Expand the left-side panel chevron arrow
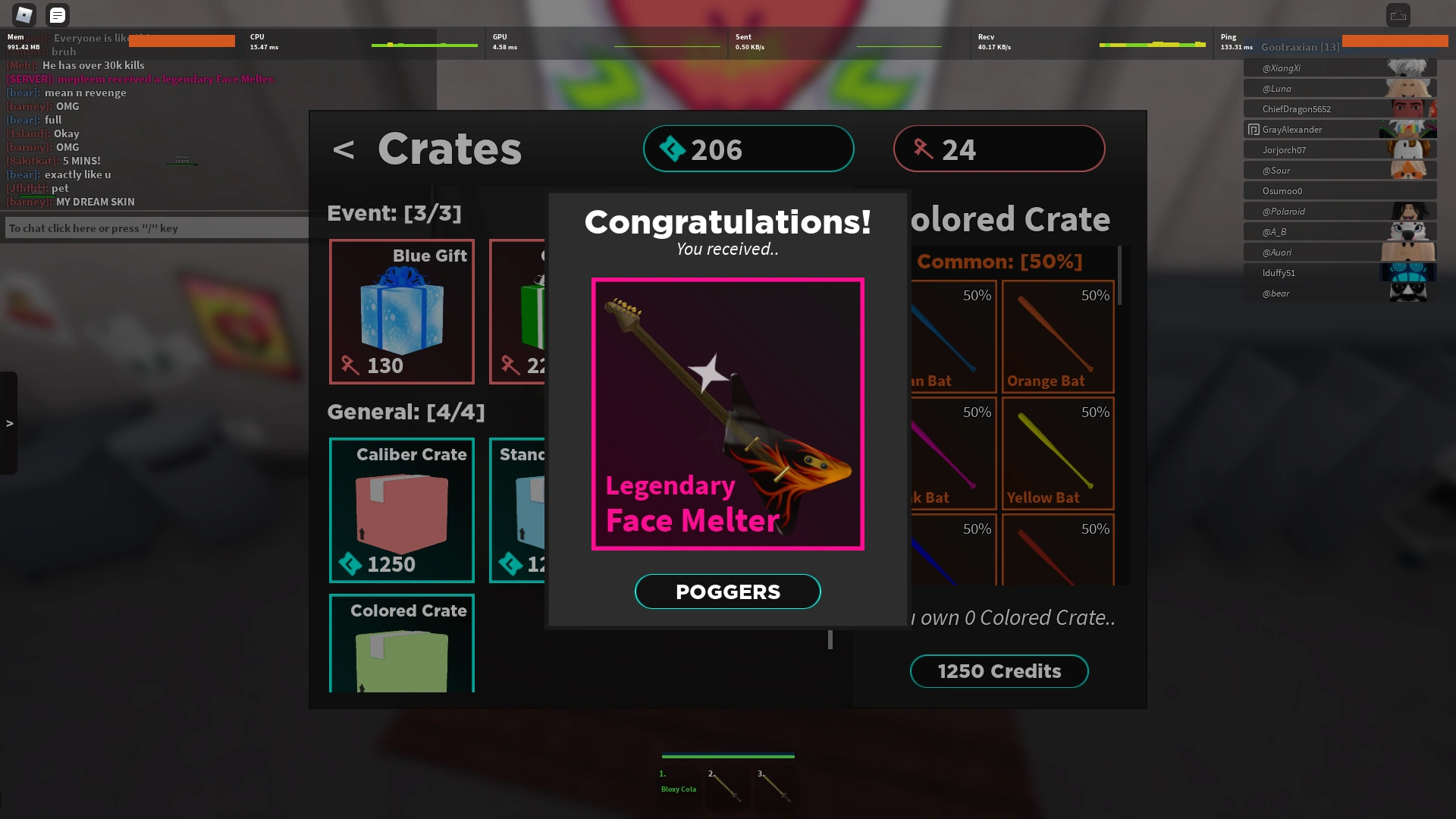This screenshot has height=819, width=1456. point(10,425)
